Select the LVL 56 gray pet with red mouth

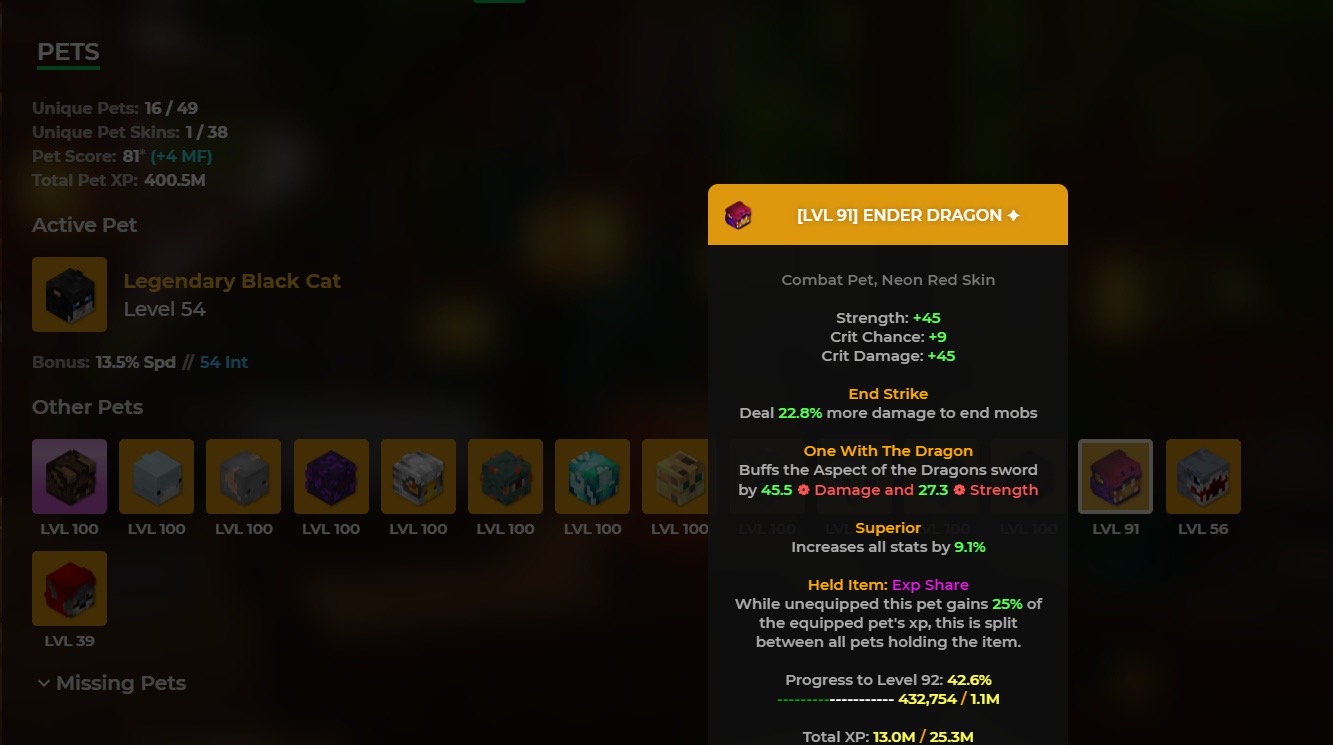[1202, 476]
